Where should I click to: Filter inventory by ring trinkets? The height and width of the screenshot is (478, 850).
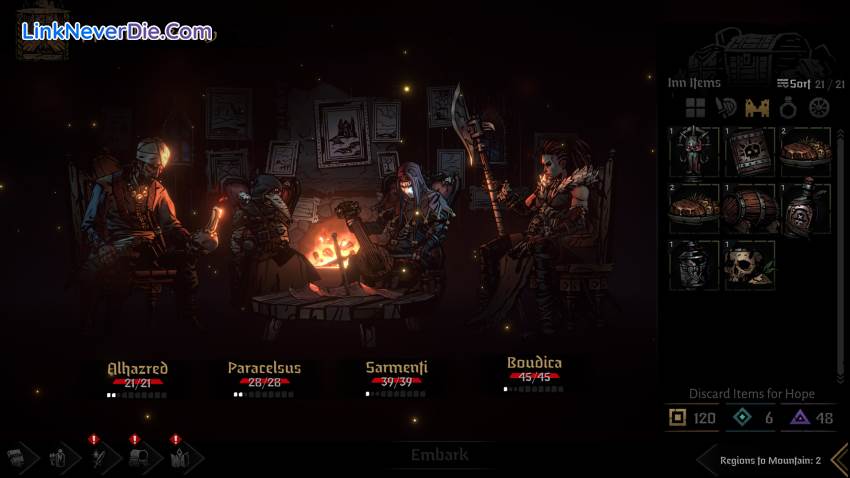789,108
